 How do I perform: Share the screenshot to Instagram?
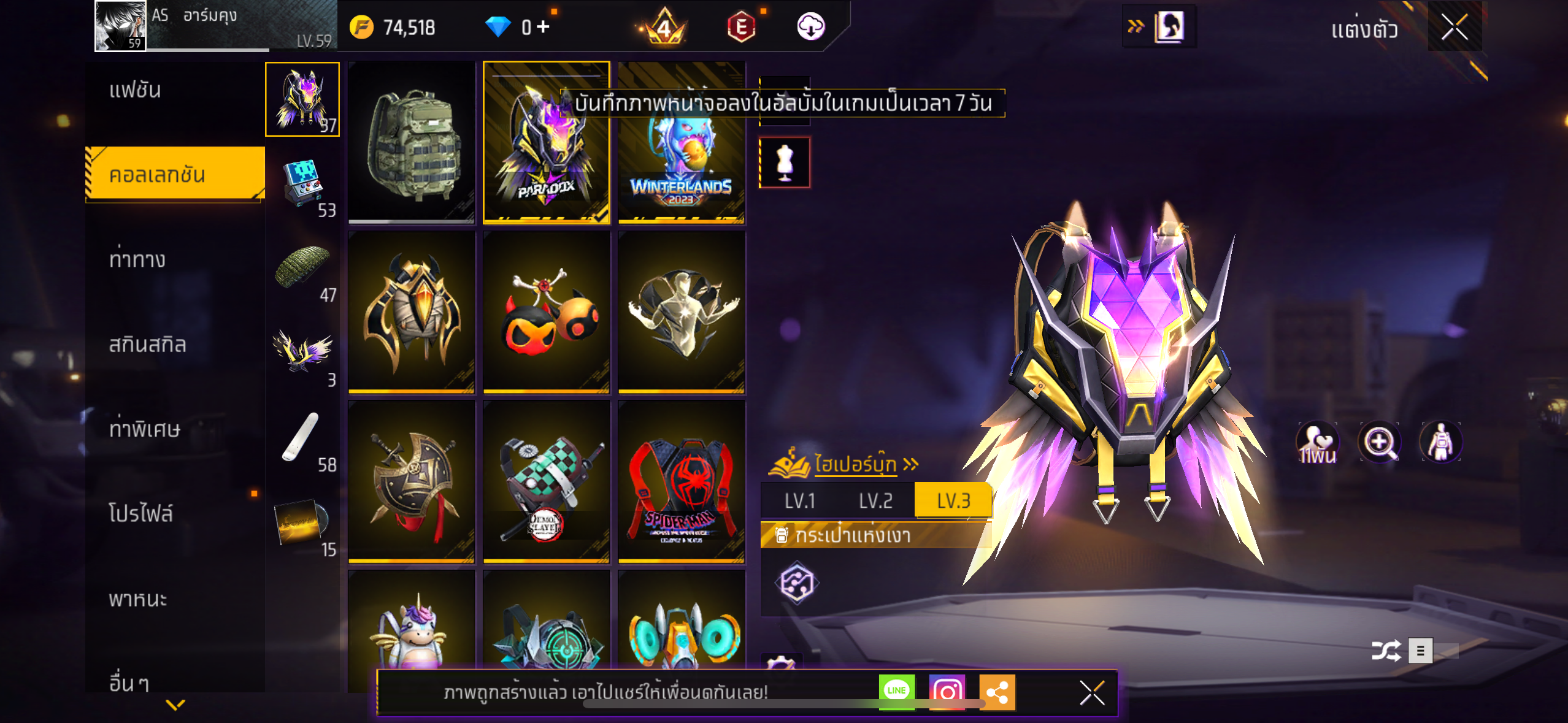[947, 692]
